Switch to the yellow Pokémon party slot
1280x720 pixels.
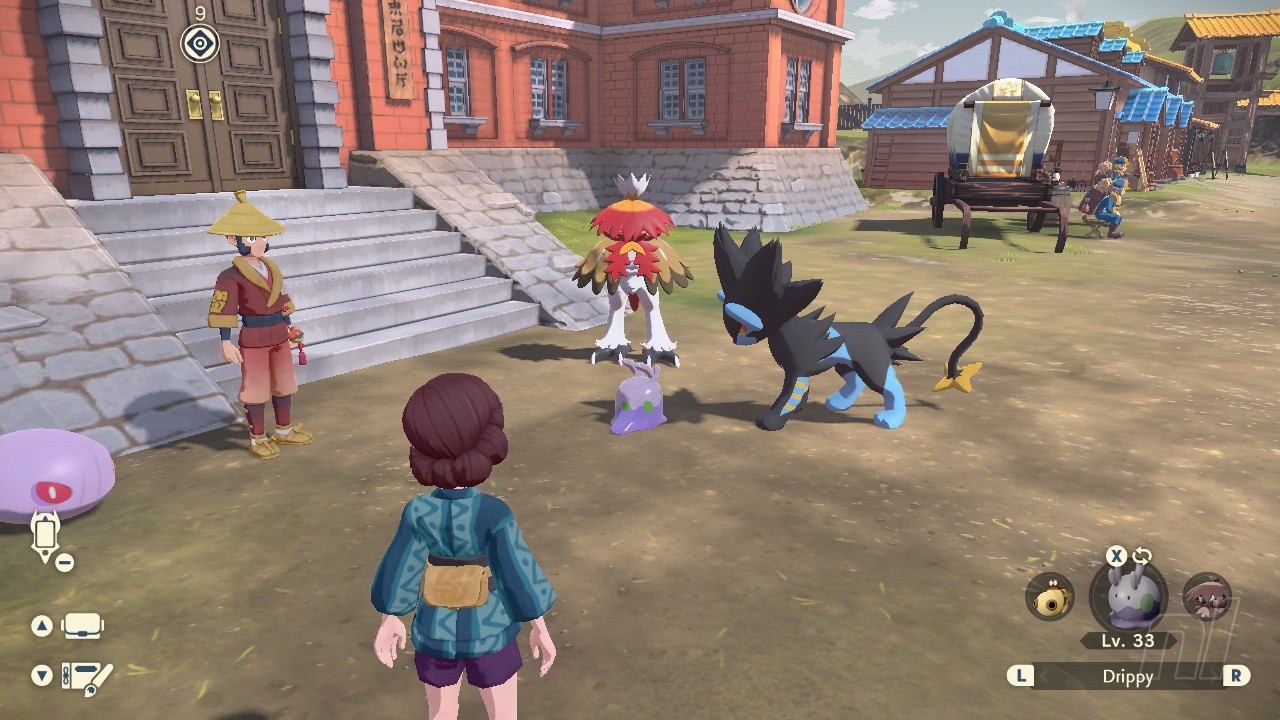(x=1049, y=597)
